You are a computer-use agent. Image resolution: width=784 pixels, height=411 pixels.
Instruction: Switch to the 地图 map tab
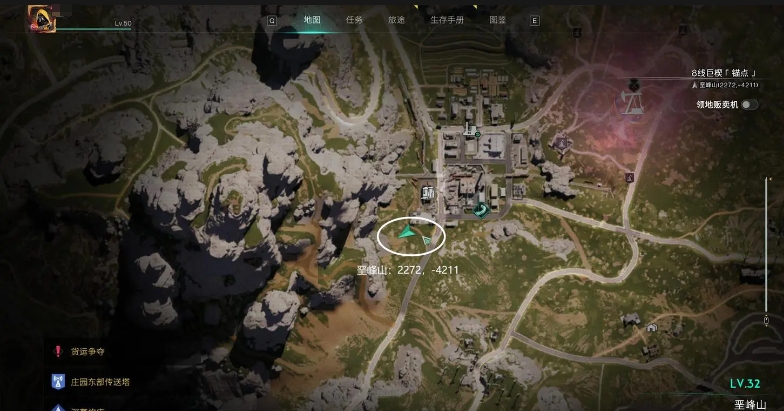312,19
